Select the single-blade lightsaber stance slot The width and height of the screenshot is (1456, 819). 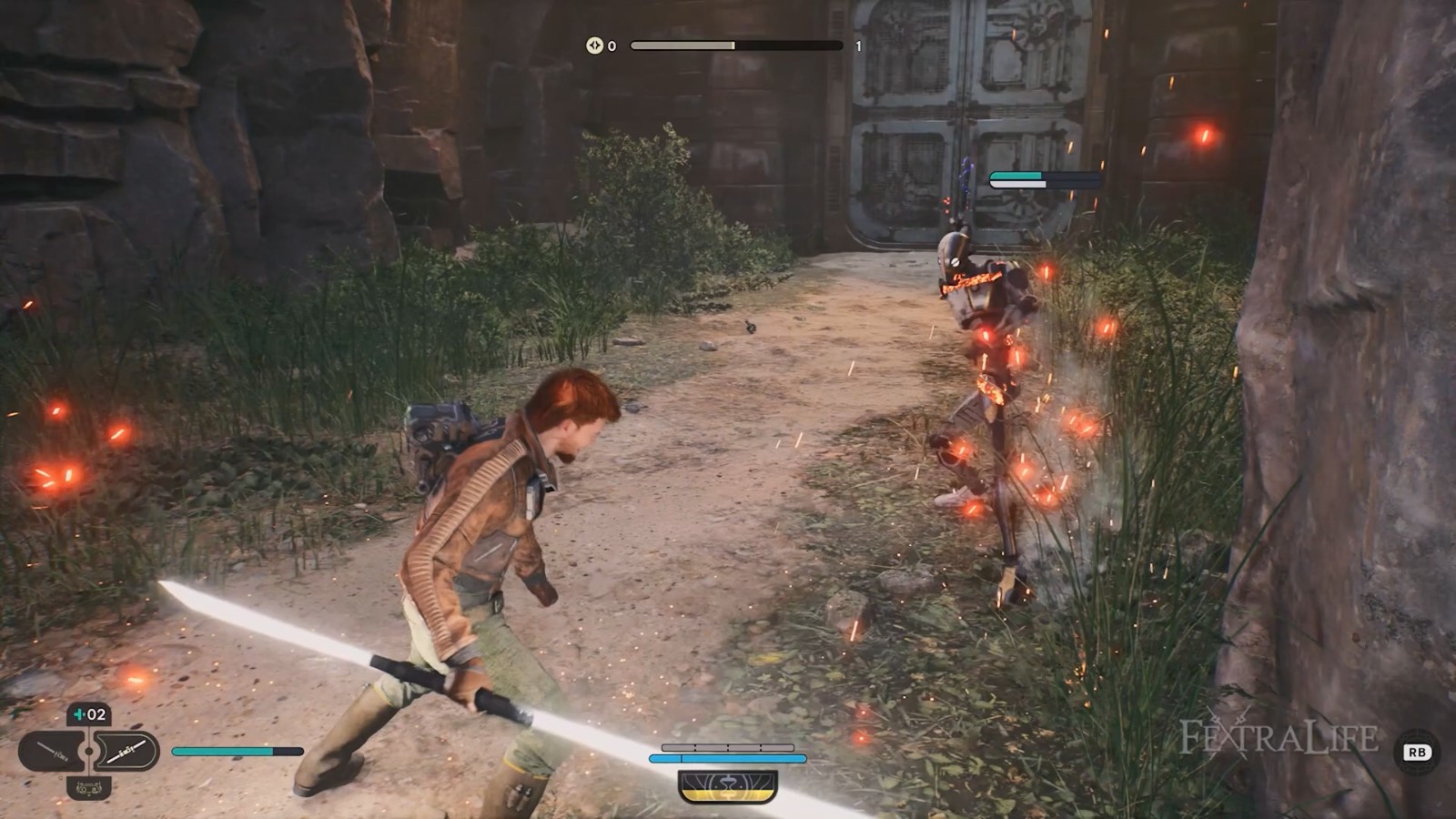pyautogui.click(x=52, y=753)
